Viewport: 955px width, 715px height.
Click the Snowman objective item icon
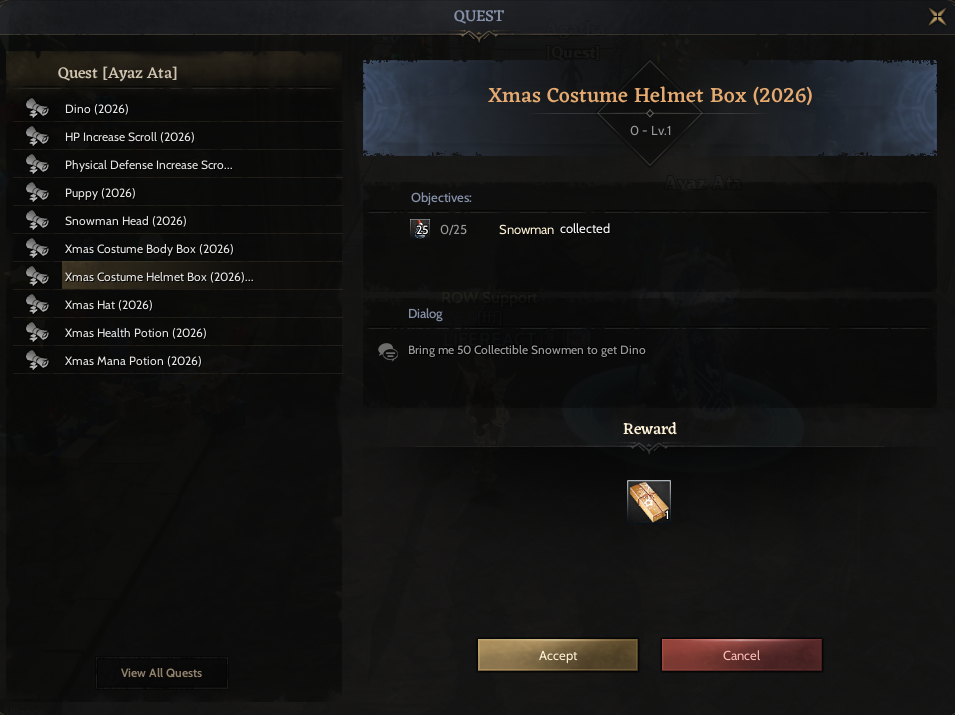coord(421,229)
